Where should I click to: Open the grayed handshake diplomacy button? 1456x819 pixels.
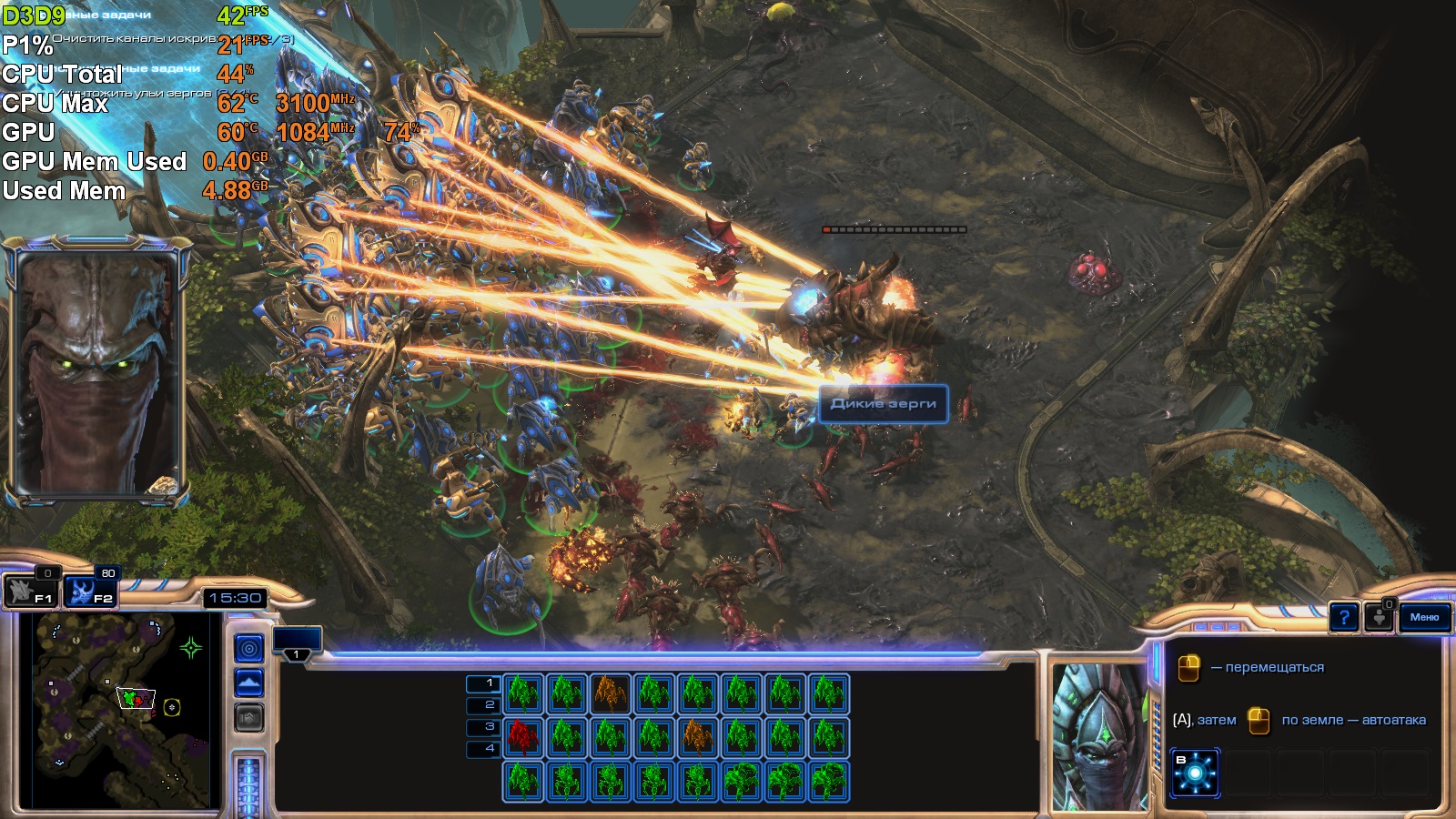tap(248, 718)
